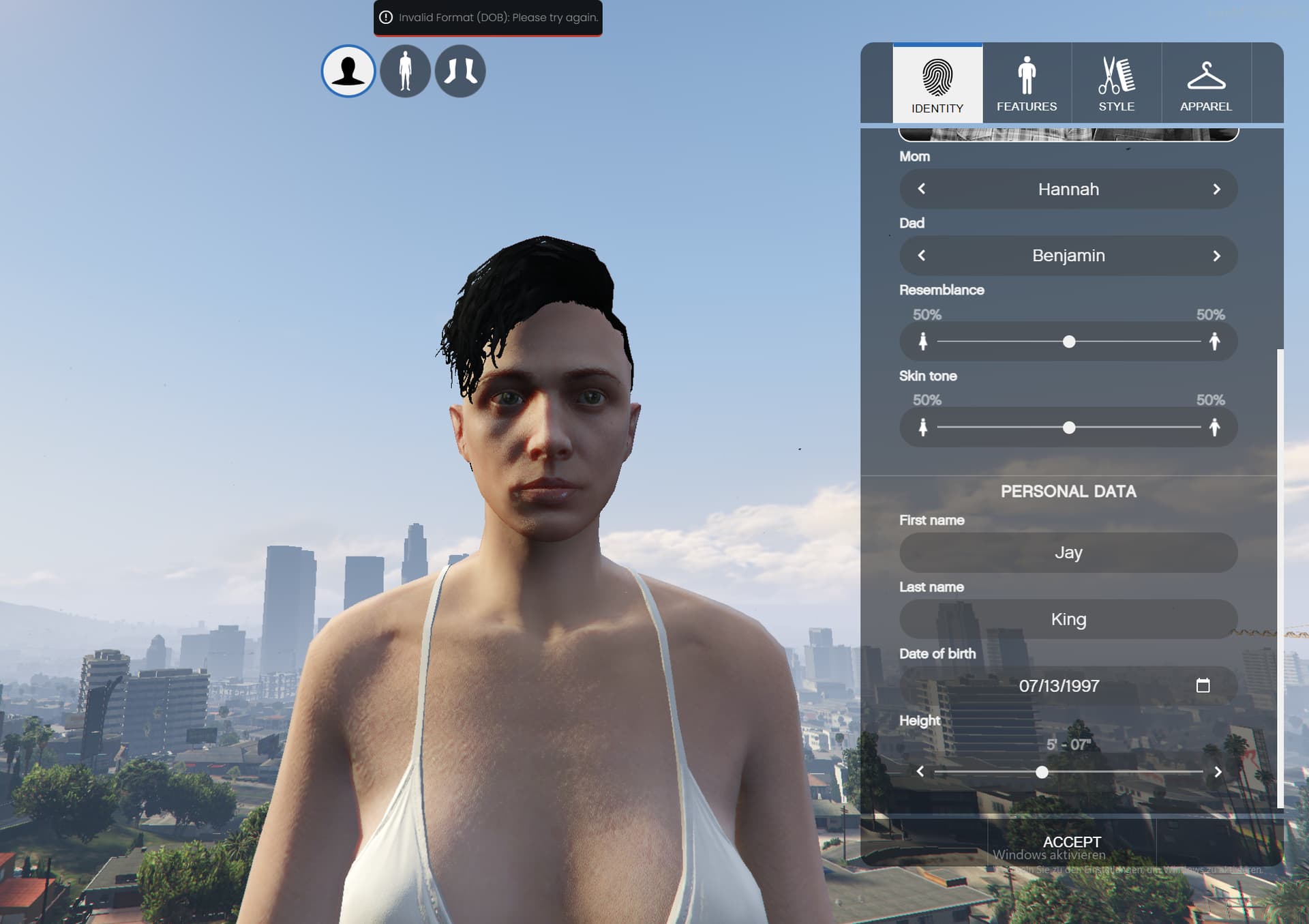Select the head camera view icon
The height and width of the screenshot is (924, 1309).
(x=348, y=71)
